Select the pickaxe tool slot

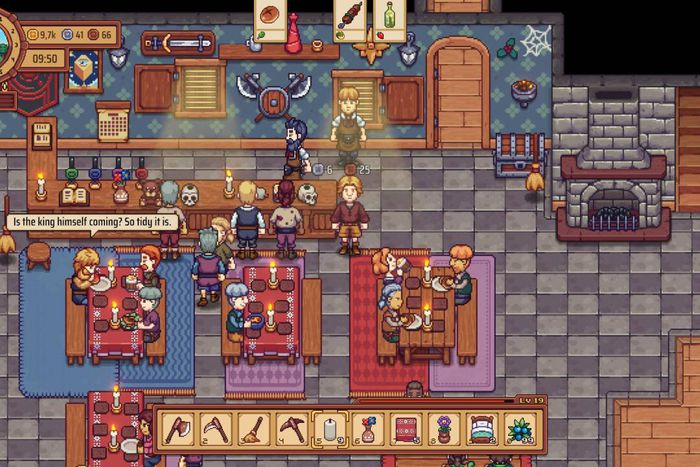[292, 430]
